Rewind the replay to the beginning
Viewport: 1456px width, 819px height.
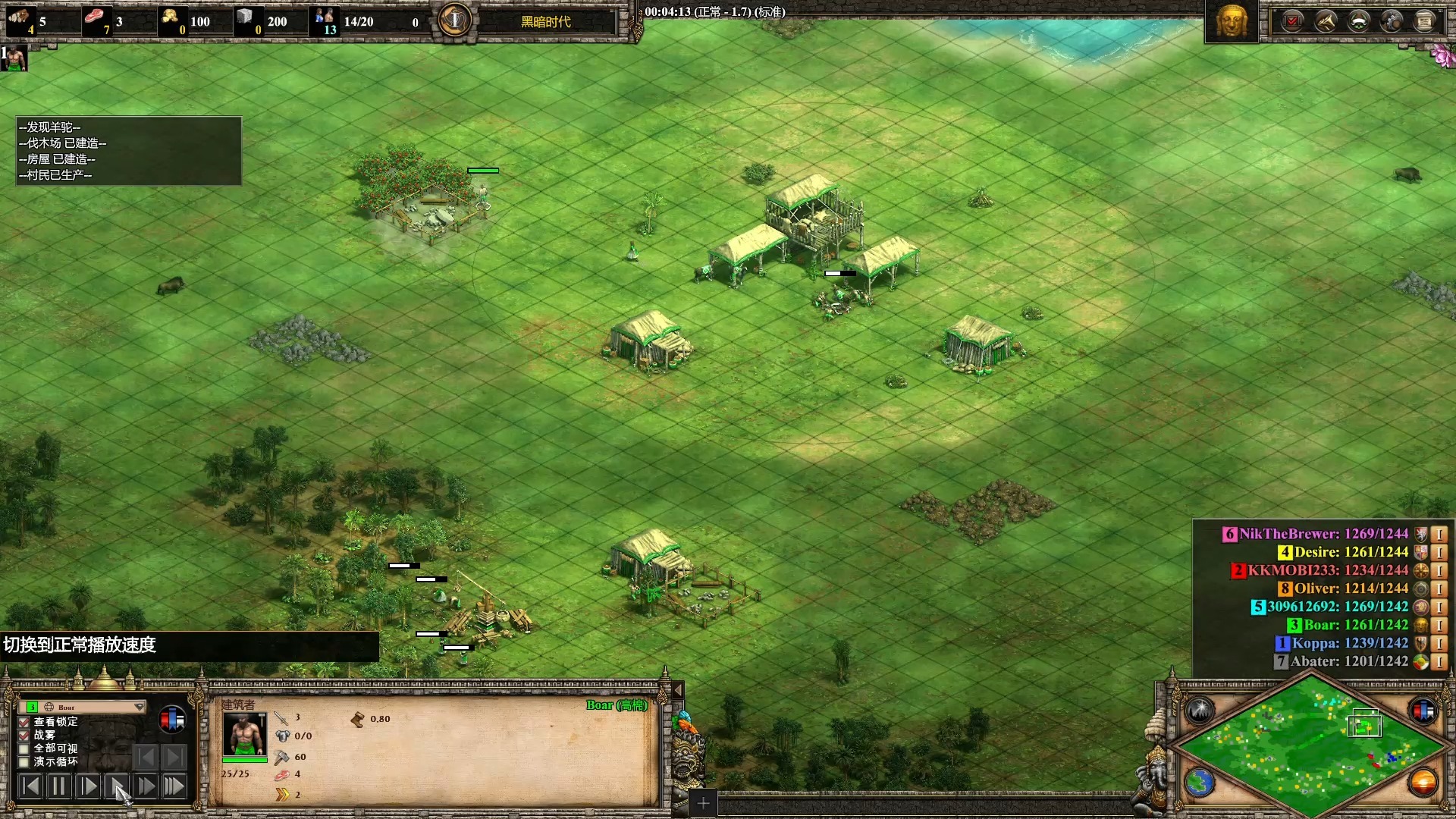(30, 786)
